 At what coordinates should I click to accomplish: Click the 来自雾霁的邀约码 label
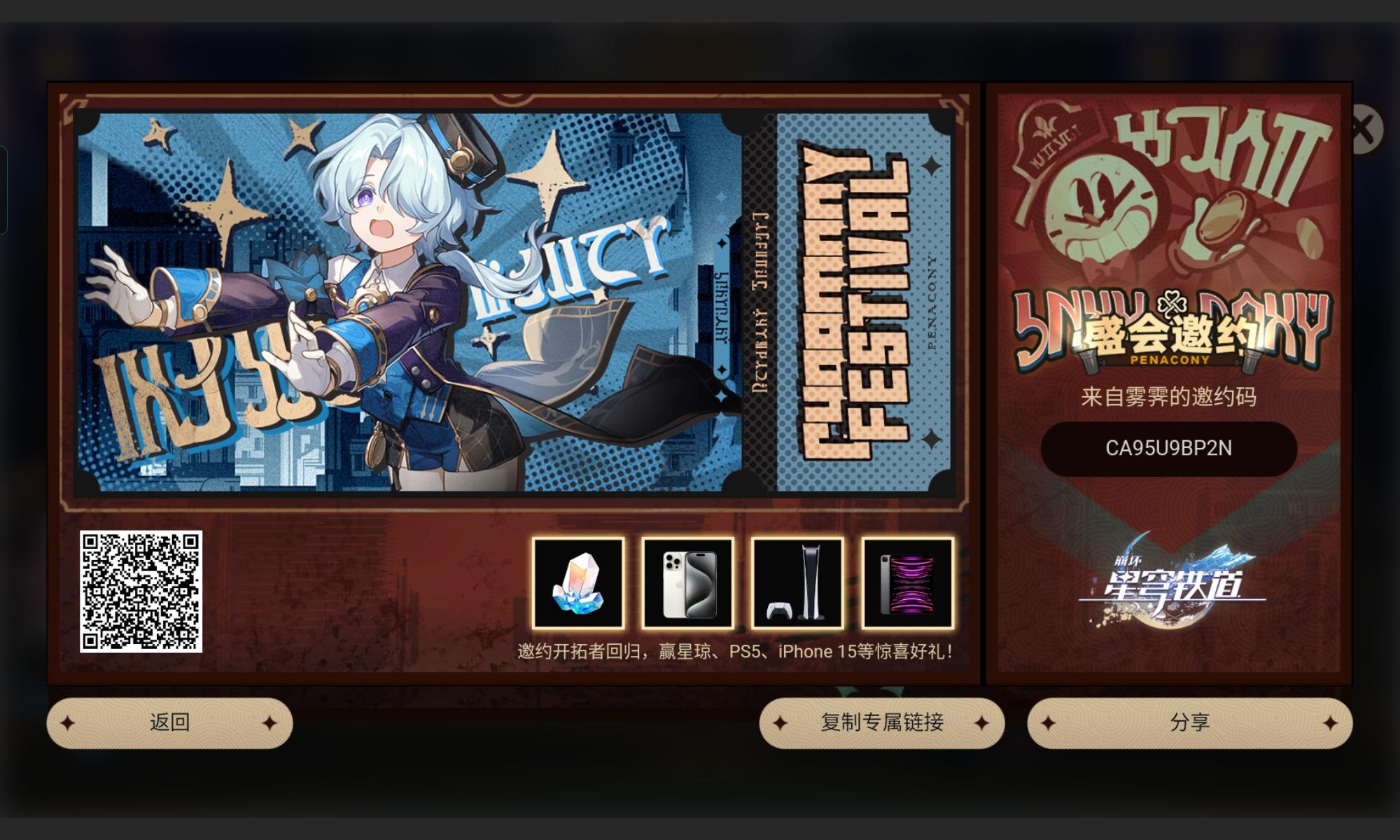[x=1168, y=395]
